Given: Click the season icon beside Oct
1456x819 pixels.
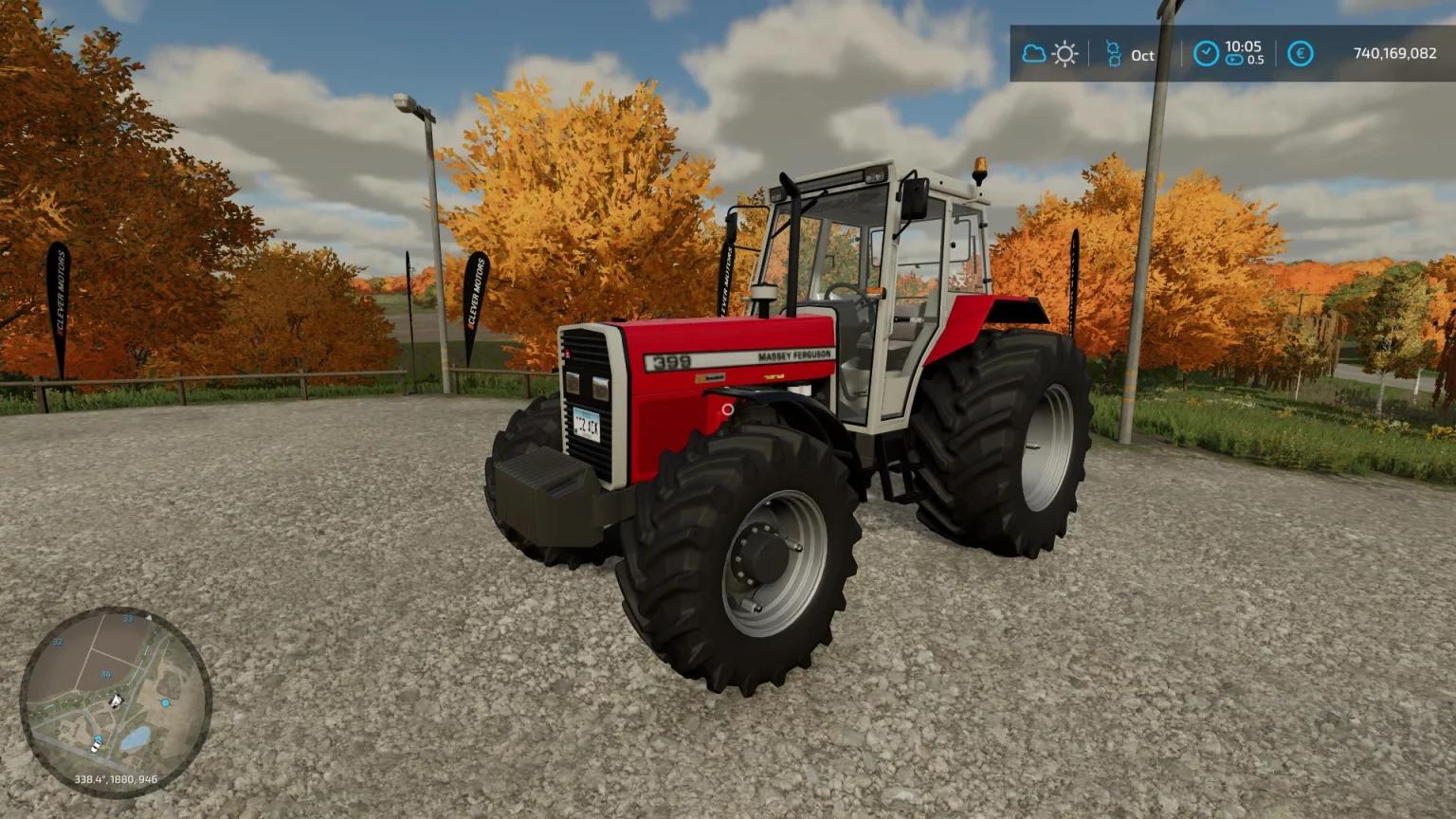Looking at the screenshot, I should click(x=1114, y=54).
